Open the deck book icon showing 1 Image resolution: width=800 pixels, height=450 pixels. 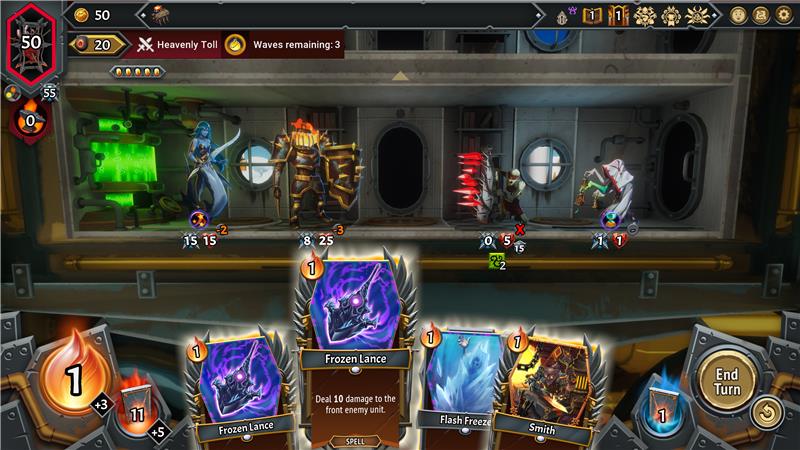[592, 15]
